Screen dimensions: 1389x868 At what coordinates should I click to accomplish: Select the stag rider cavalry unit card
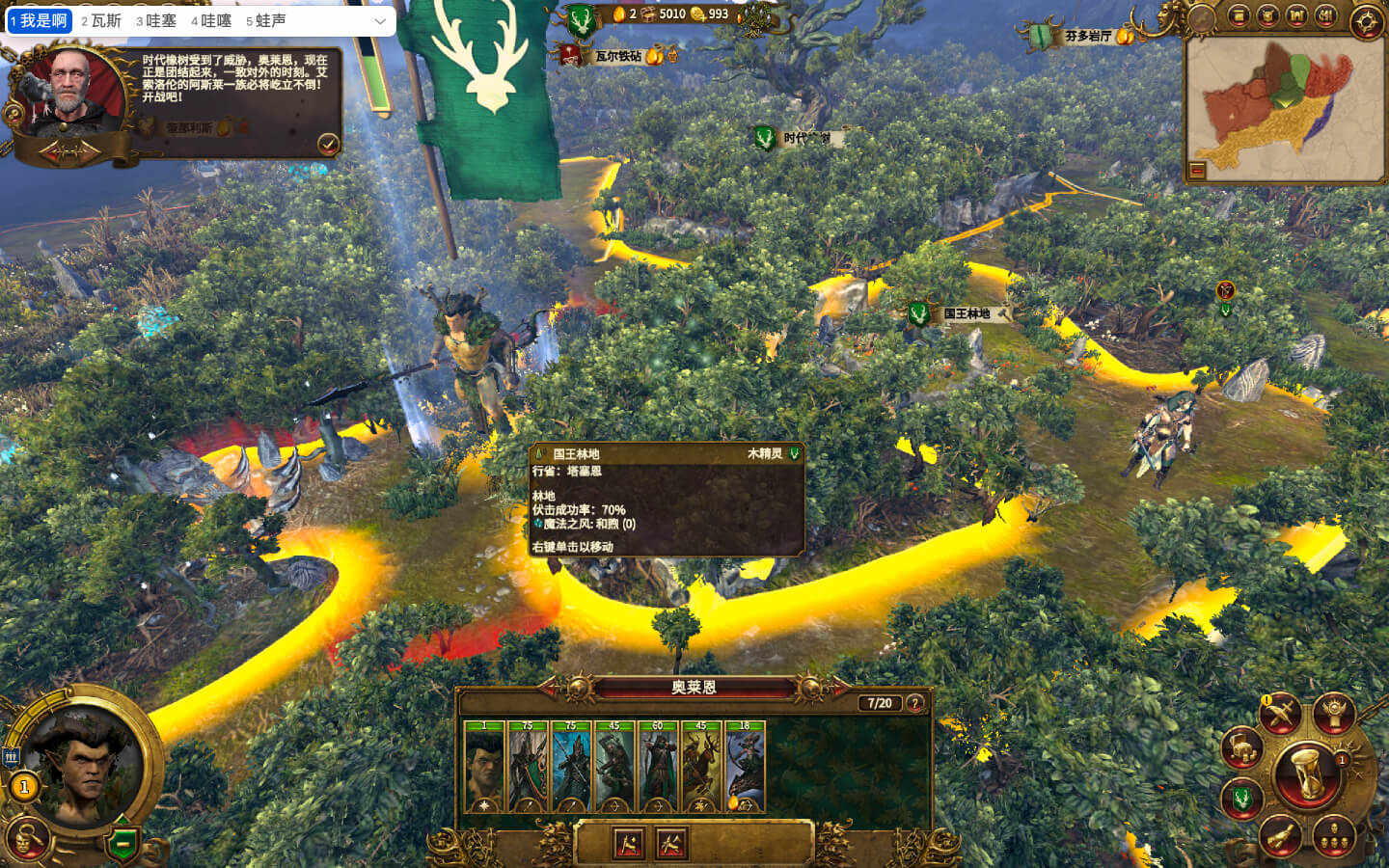[x=701, y=767]
